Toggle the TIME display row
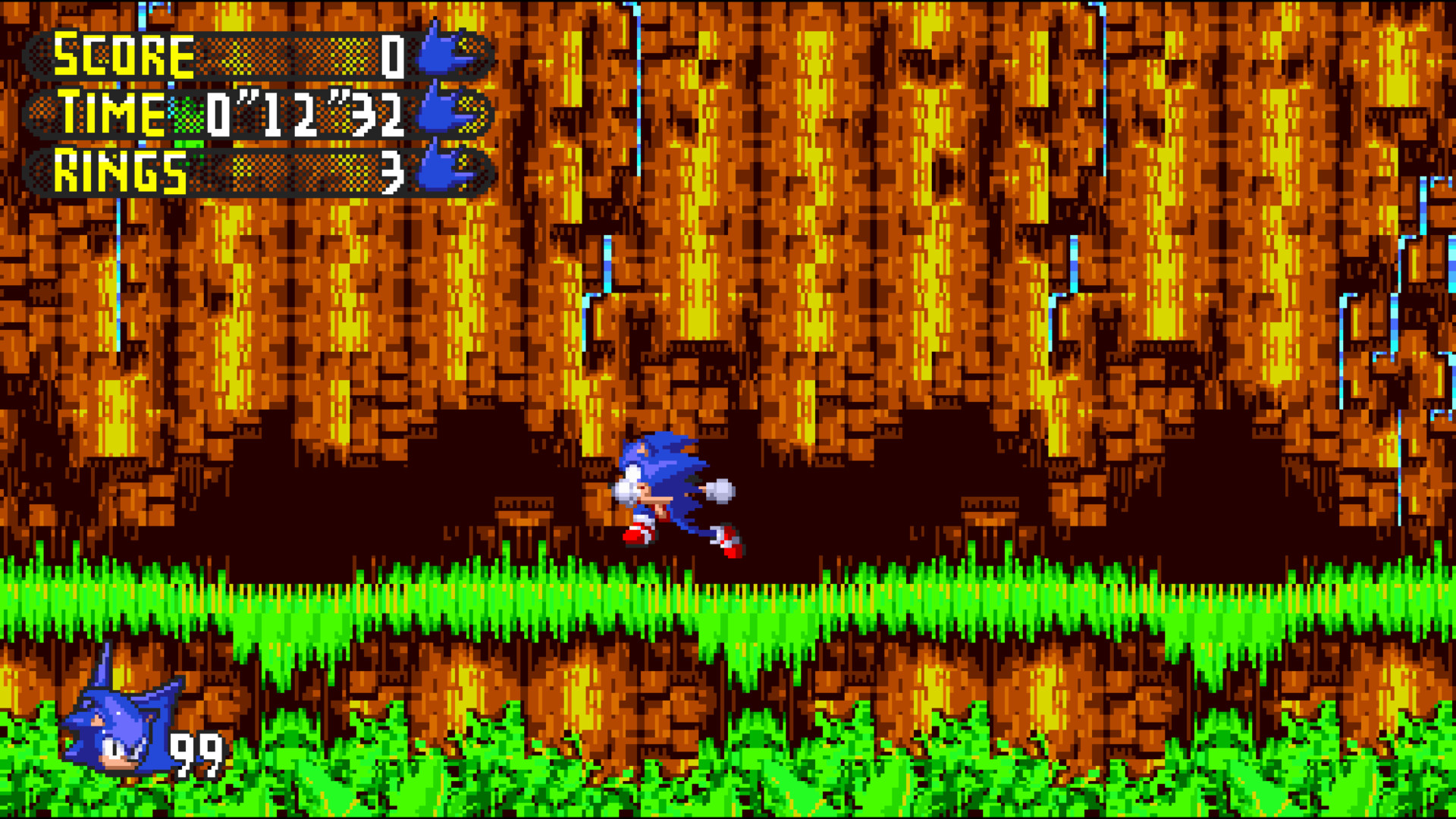 point(227,114)
